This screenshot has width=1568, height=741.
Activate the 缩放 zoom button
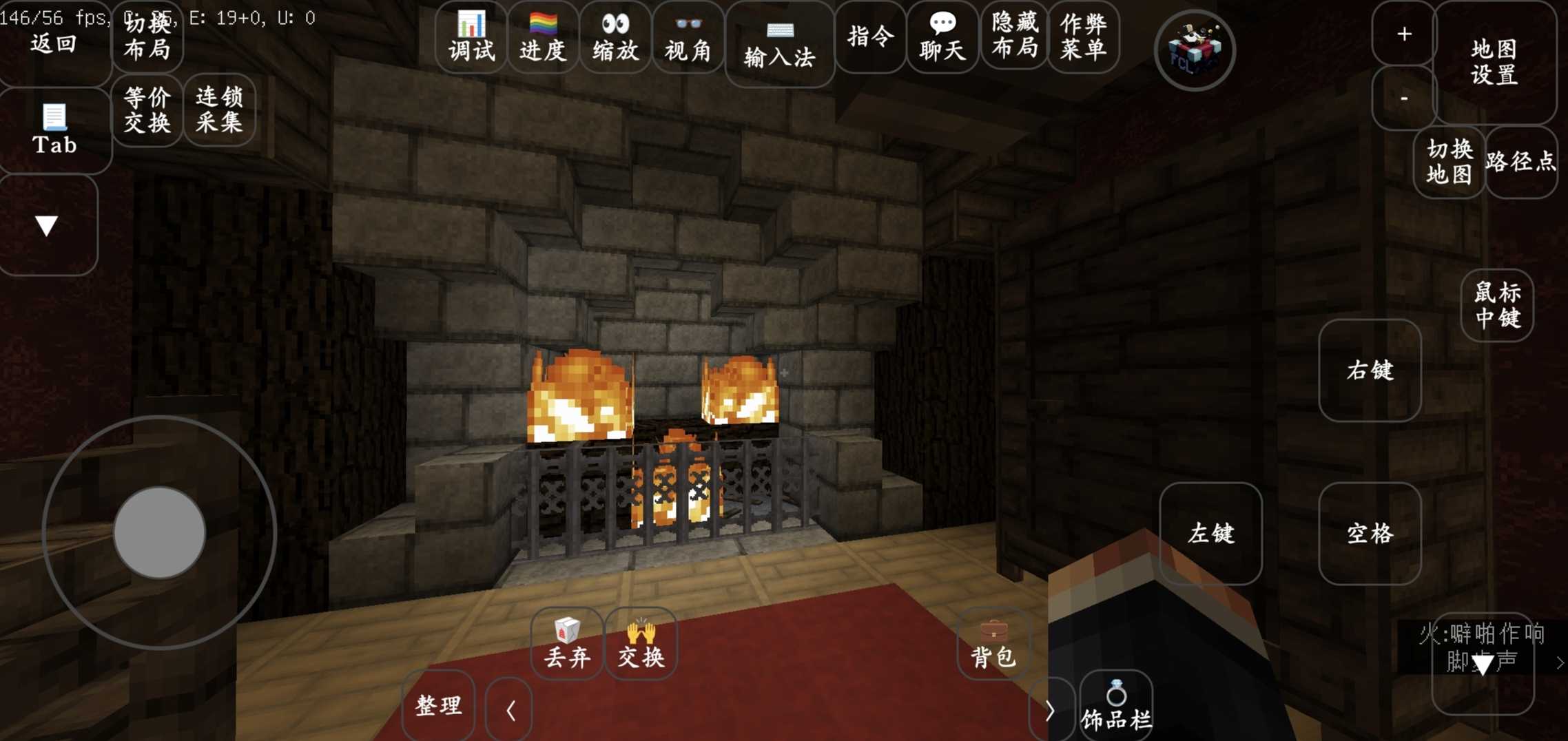[616, 37]
